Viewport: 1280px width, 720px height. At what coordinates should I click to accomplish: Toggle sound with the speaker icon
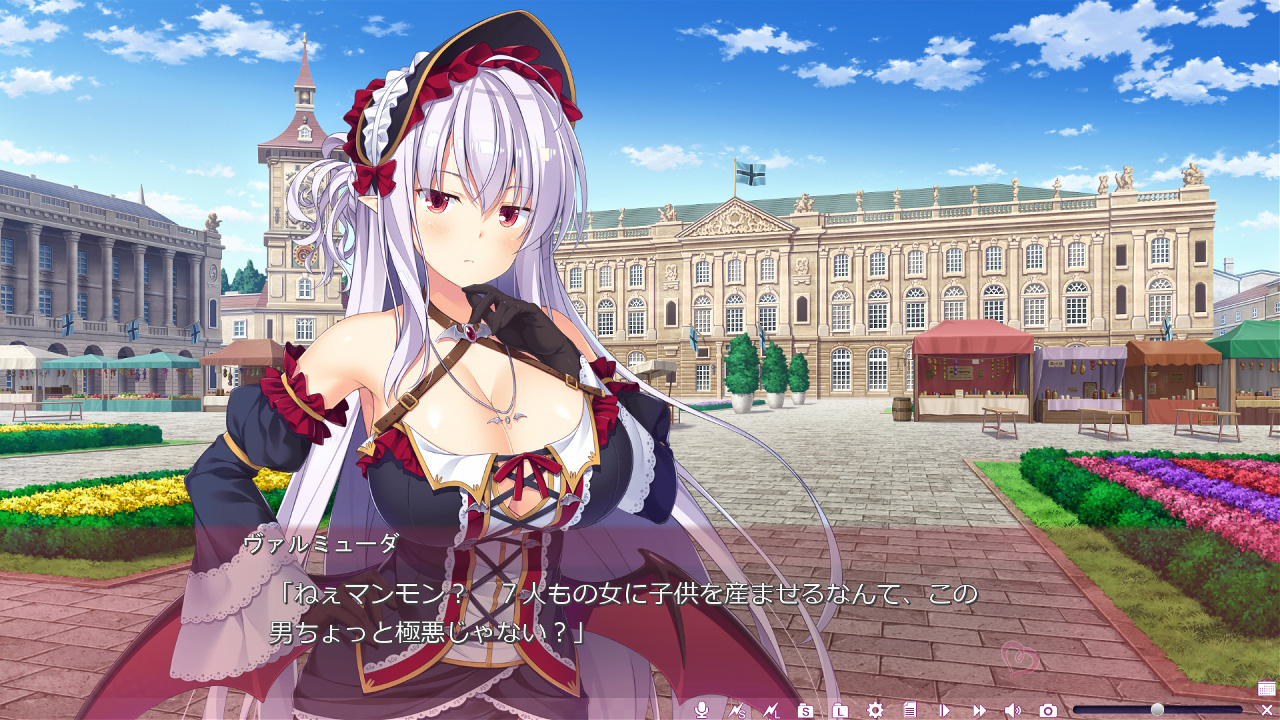point(1013,710)
